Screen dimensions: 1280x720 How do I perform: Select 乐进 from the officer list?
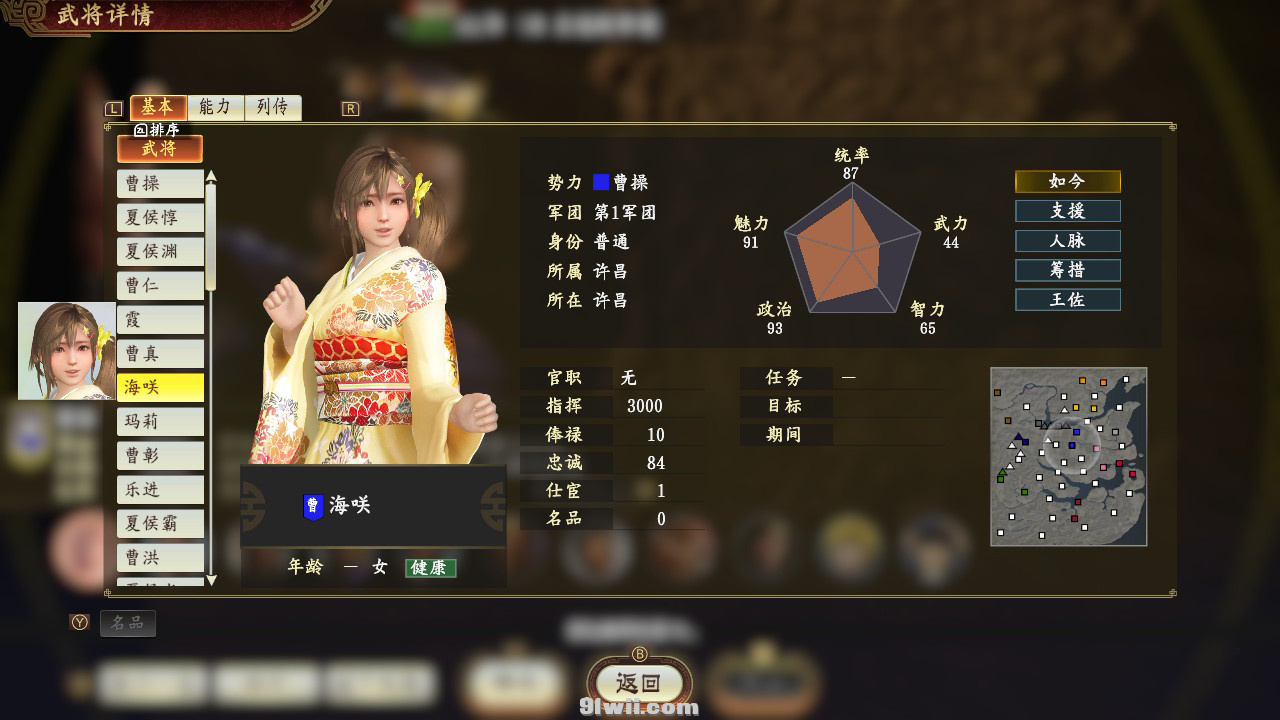pyautogui.click(x=160, y=490)
